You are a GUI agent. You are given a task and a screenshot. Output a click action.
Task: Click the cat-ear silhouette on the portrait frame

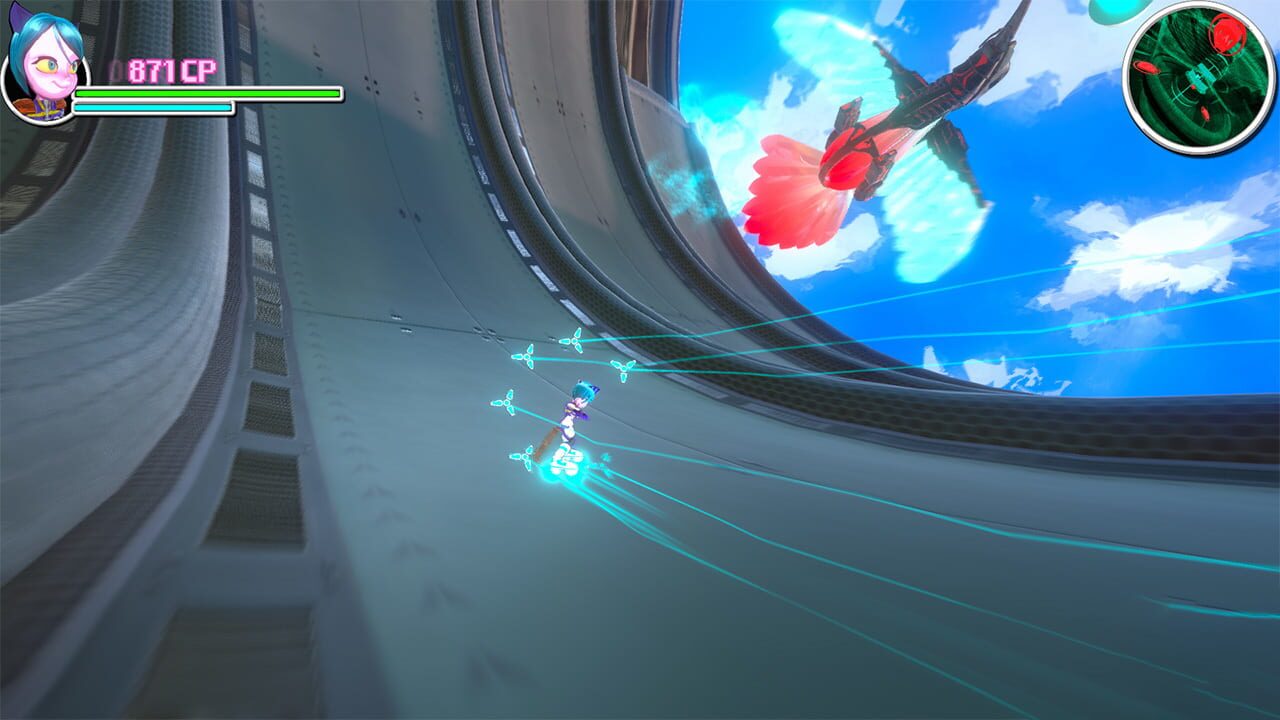click(17, 18)
